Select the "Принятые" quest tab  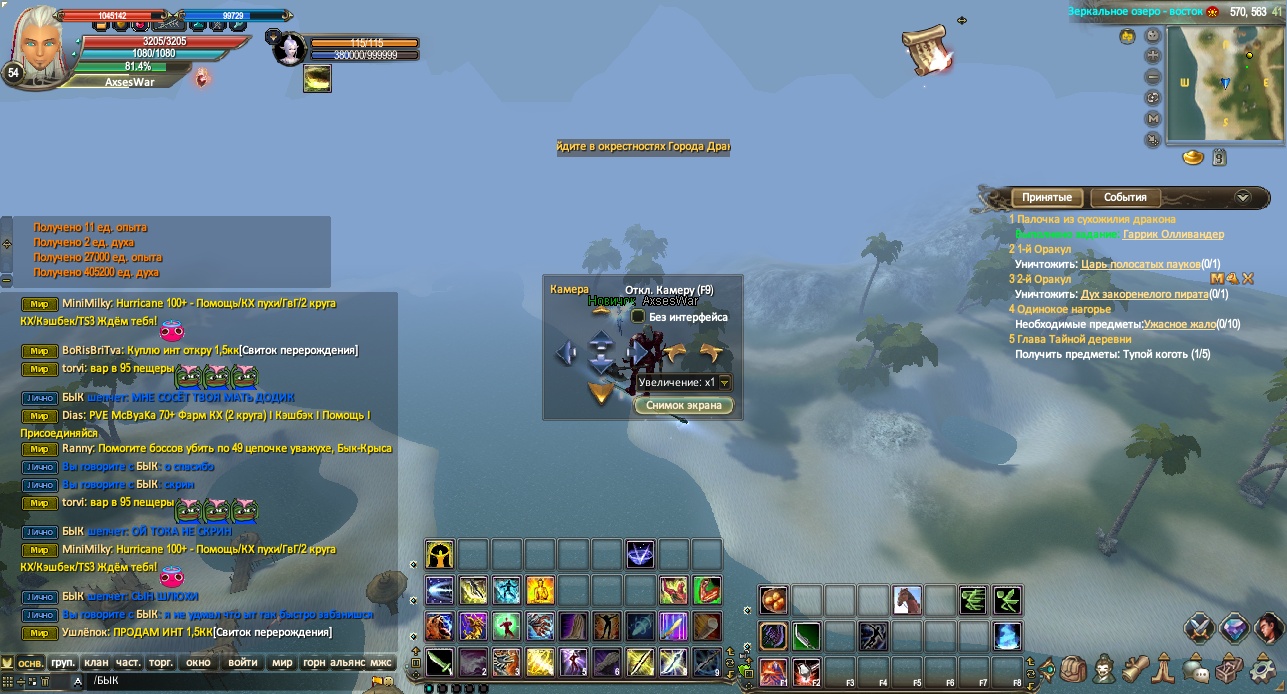(x=1047, y=197)
